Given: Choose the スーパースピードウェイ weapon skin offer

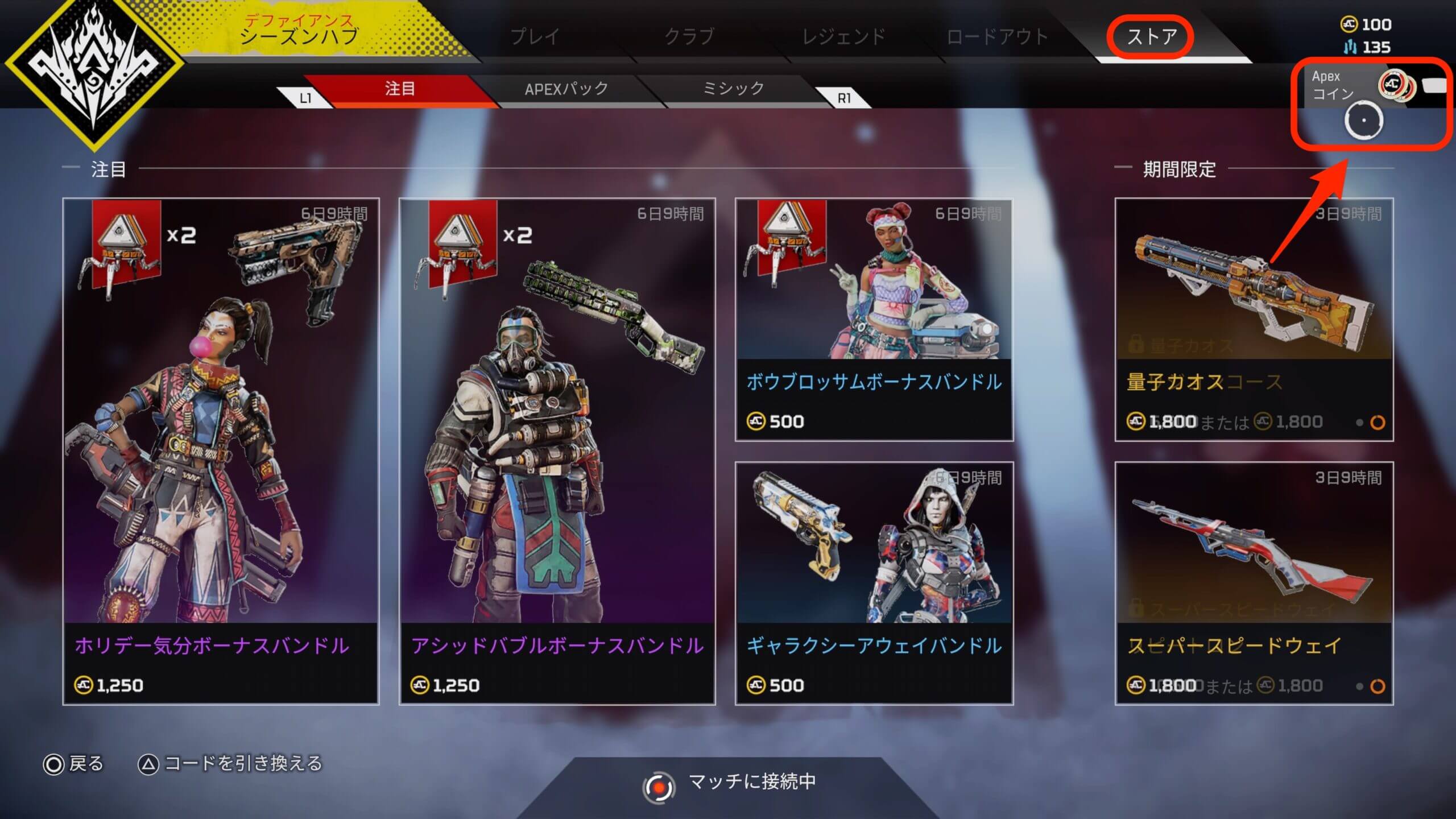Looking at the screenshot, I should pos(1254,584).
